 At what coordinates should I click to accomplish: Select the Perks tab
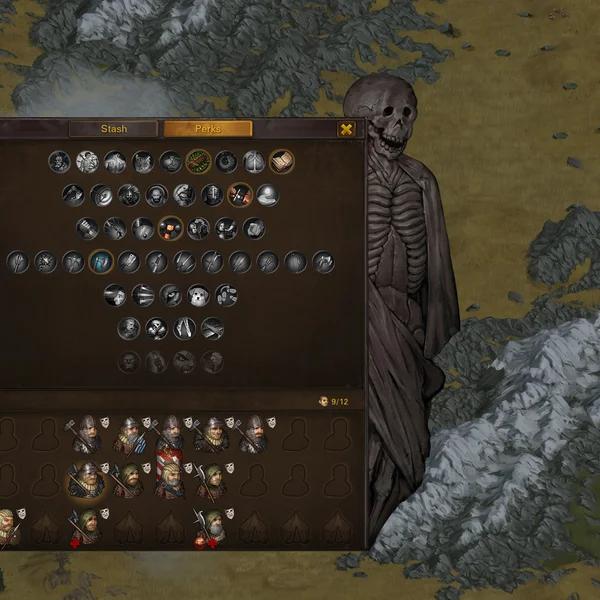[x=208, y=129]
